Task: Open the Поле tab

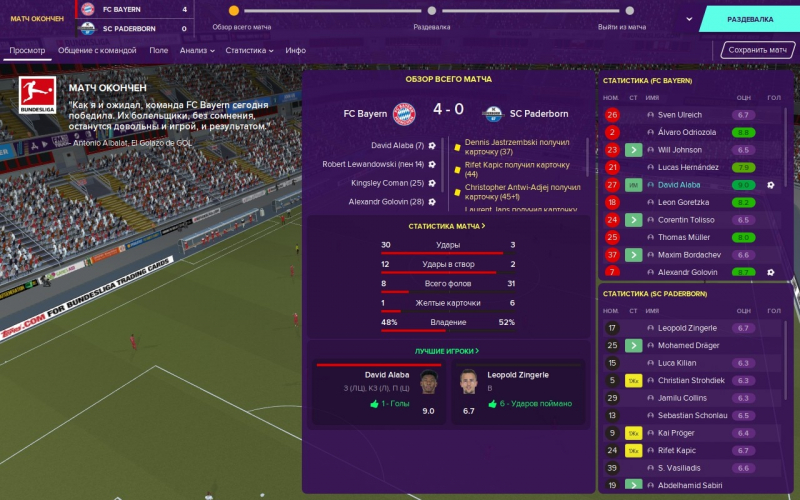Action: click(x=159, y=50)
